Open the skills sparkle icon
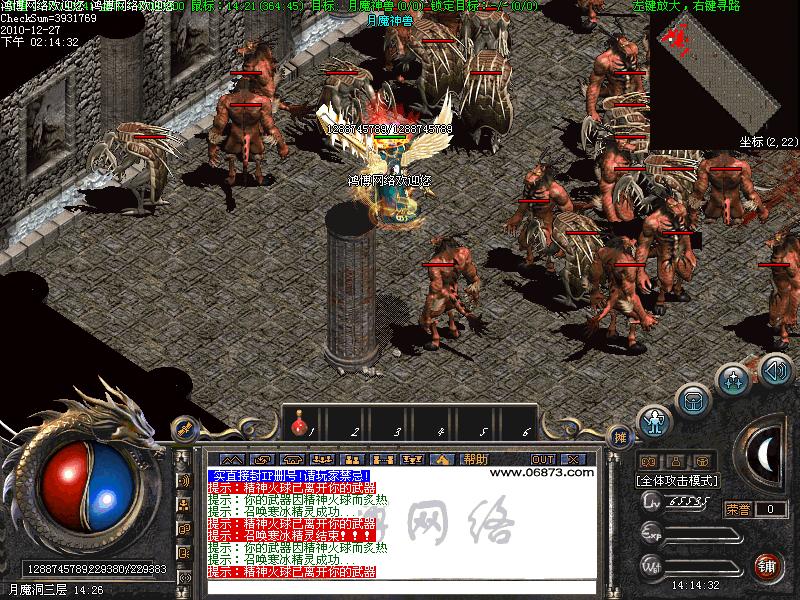This screenshot has width=800, height=600. pyautogui.click(x=733, y=380)
